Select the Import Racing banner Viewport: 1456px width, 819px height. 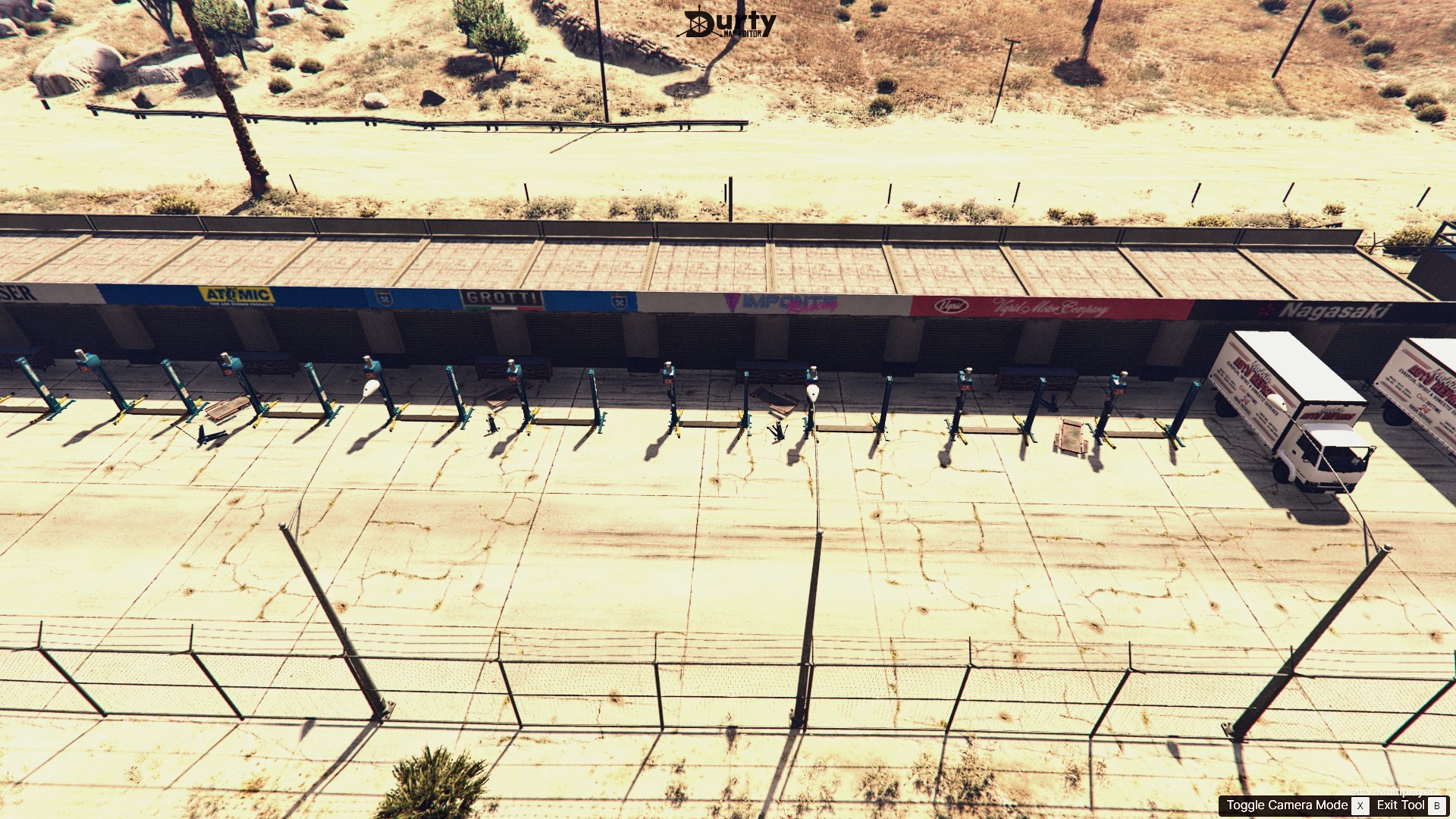pyautogui.click(x=781, y=301)
